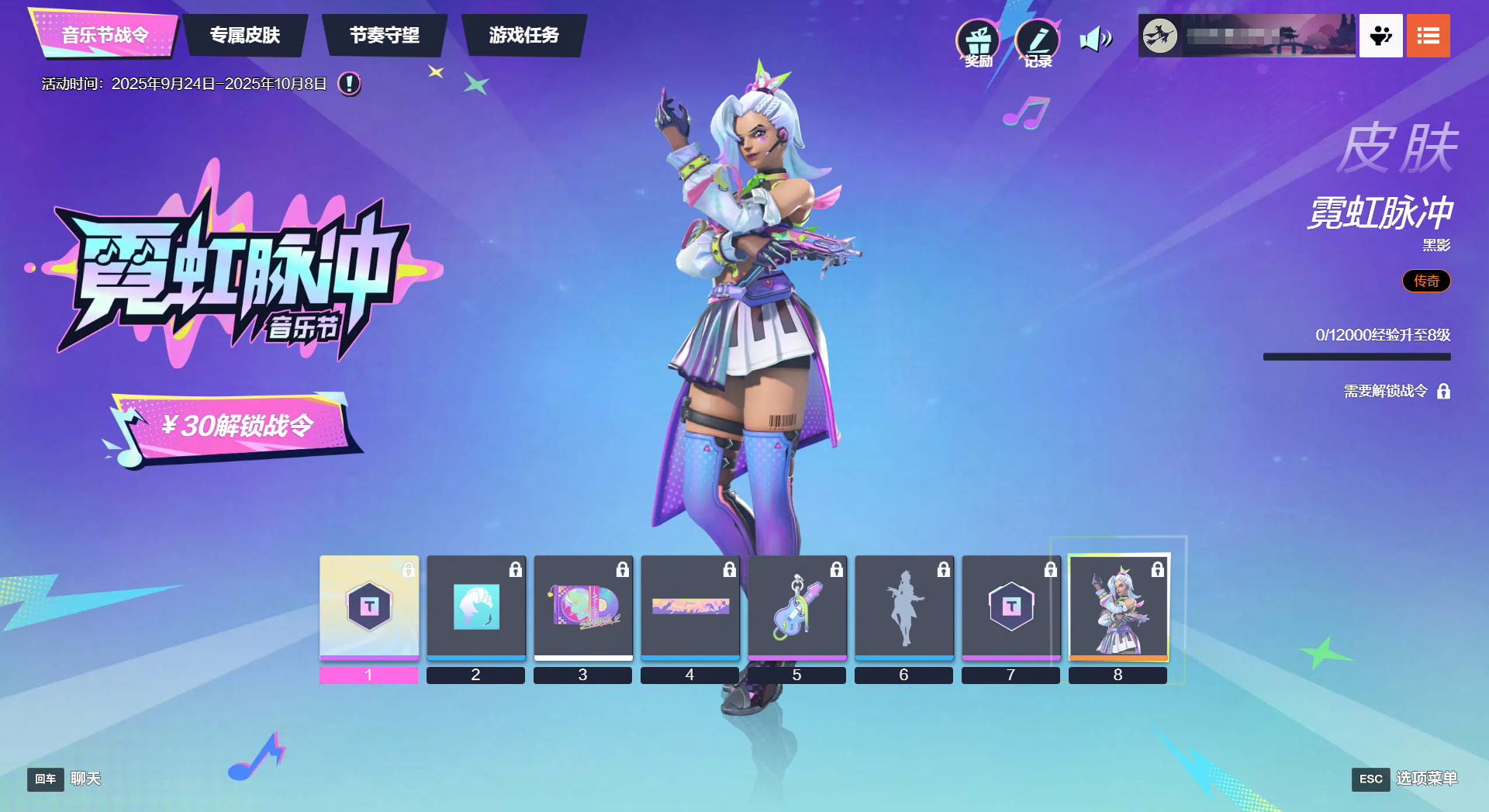The image size is (1489, 812).
Task: Toggle the sound speaker icon
Action: coord(1096,38)
